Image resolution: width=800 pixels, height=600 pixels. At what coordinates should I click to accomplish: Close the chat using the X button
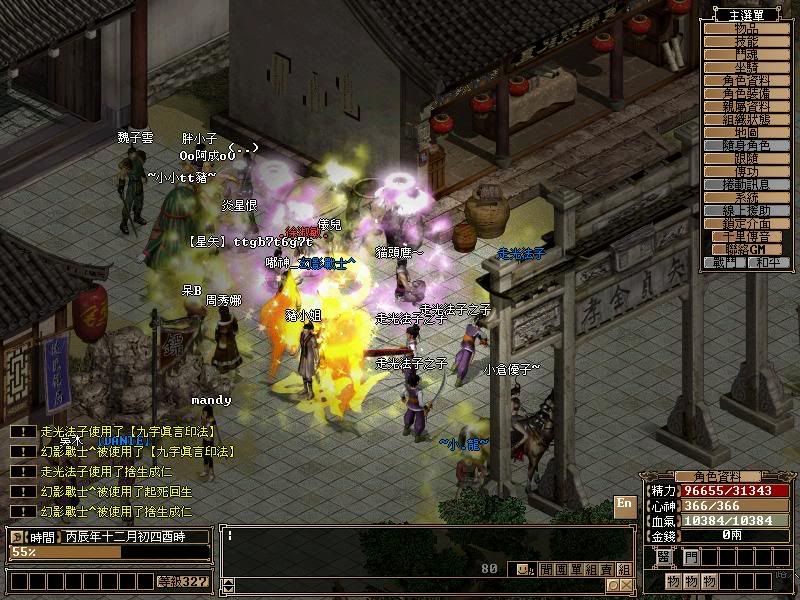click(626, 585)
